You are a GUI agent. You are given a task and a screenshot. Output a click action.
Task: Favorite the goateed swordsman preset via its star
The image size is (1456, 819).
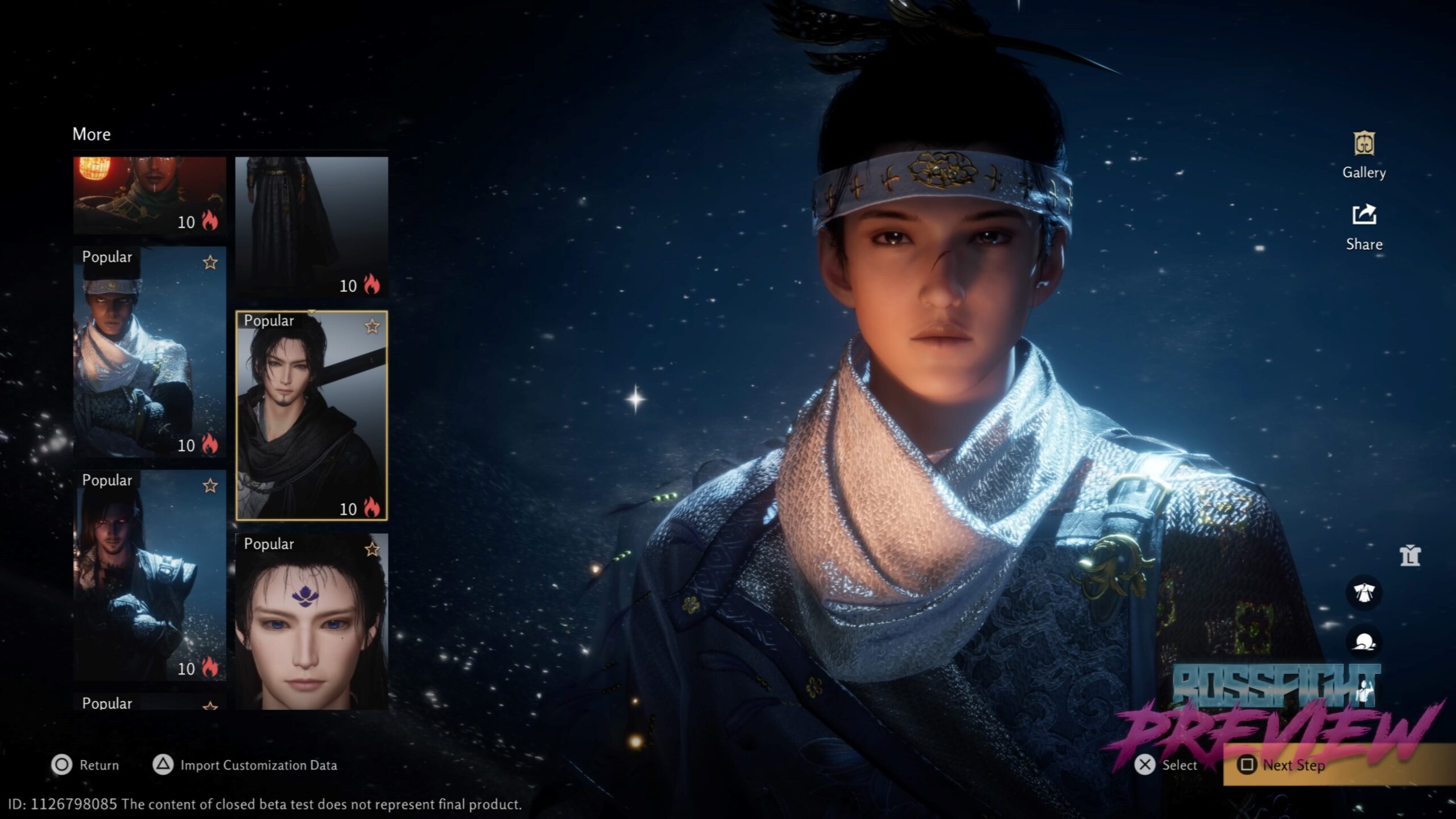point(372,326)
